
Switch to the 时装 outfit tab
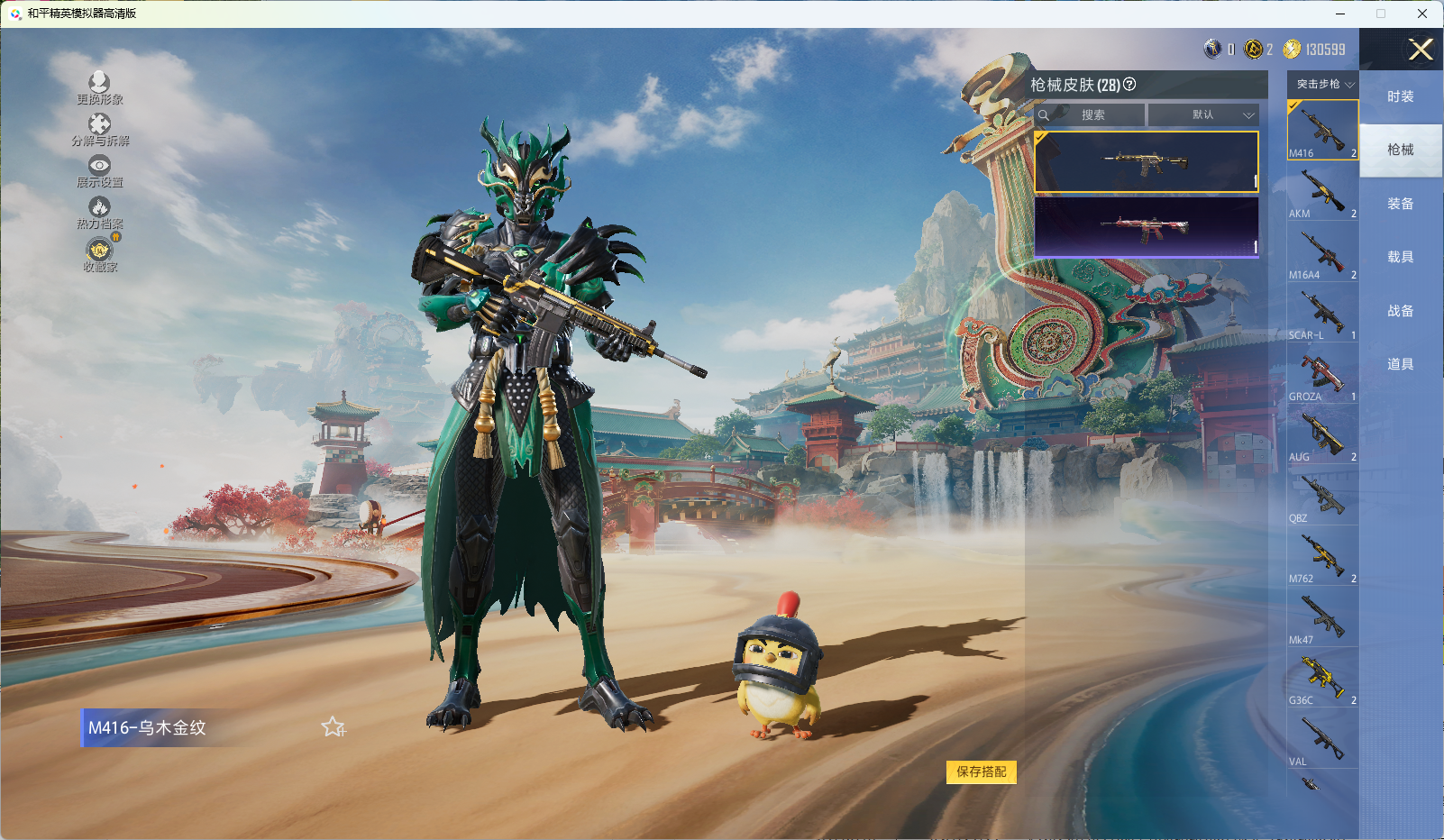(x=1400, y=96)
